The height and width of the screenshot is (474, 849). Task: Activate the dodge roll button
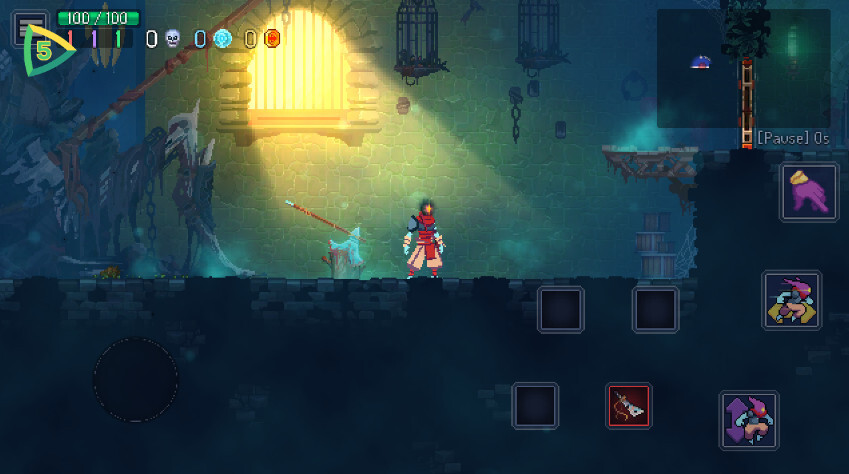point(791,301)
